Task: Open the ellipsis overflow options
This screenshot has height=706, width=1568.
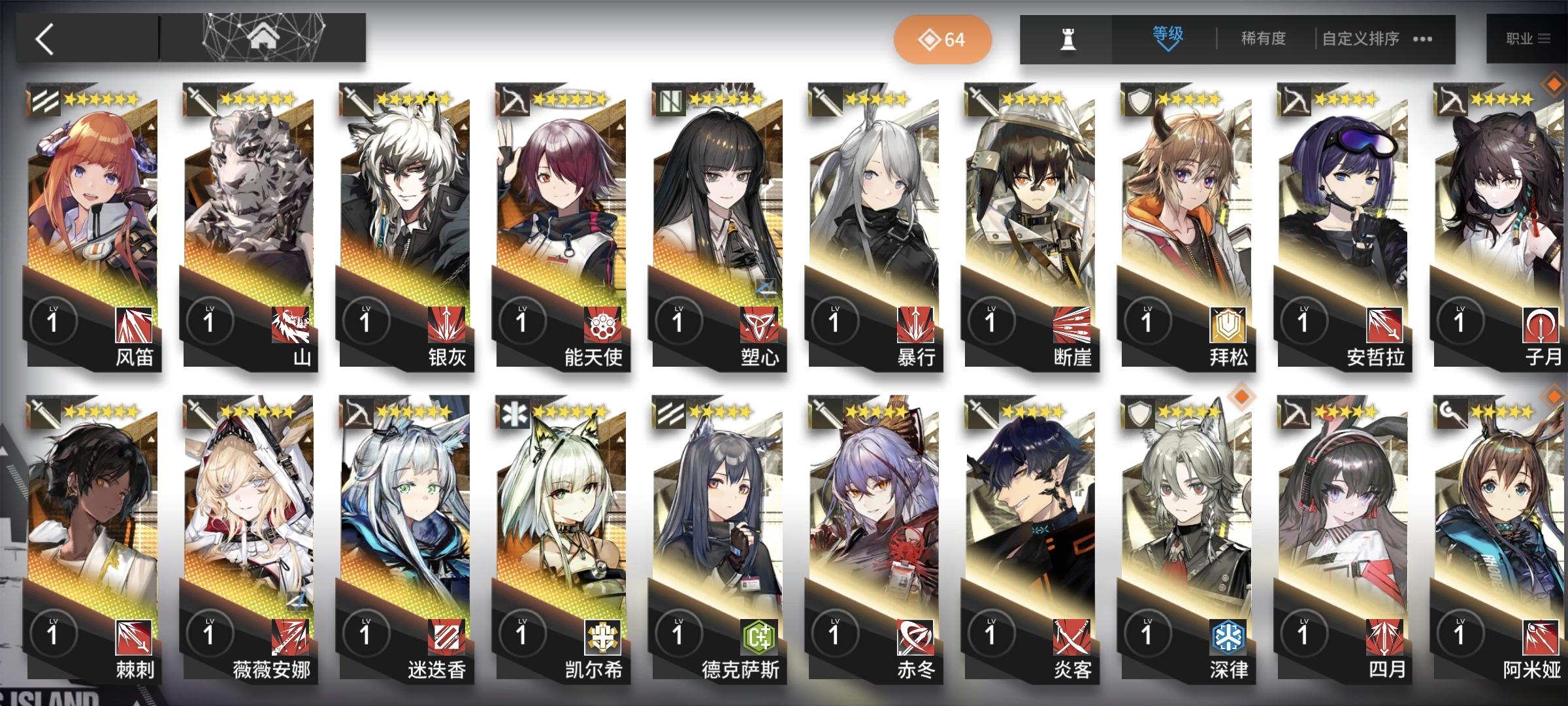Action: (x=1422, y=41)
